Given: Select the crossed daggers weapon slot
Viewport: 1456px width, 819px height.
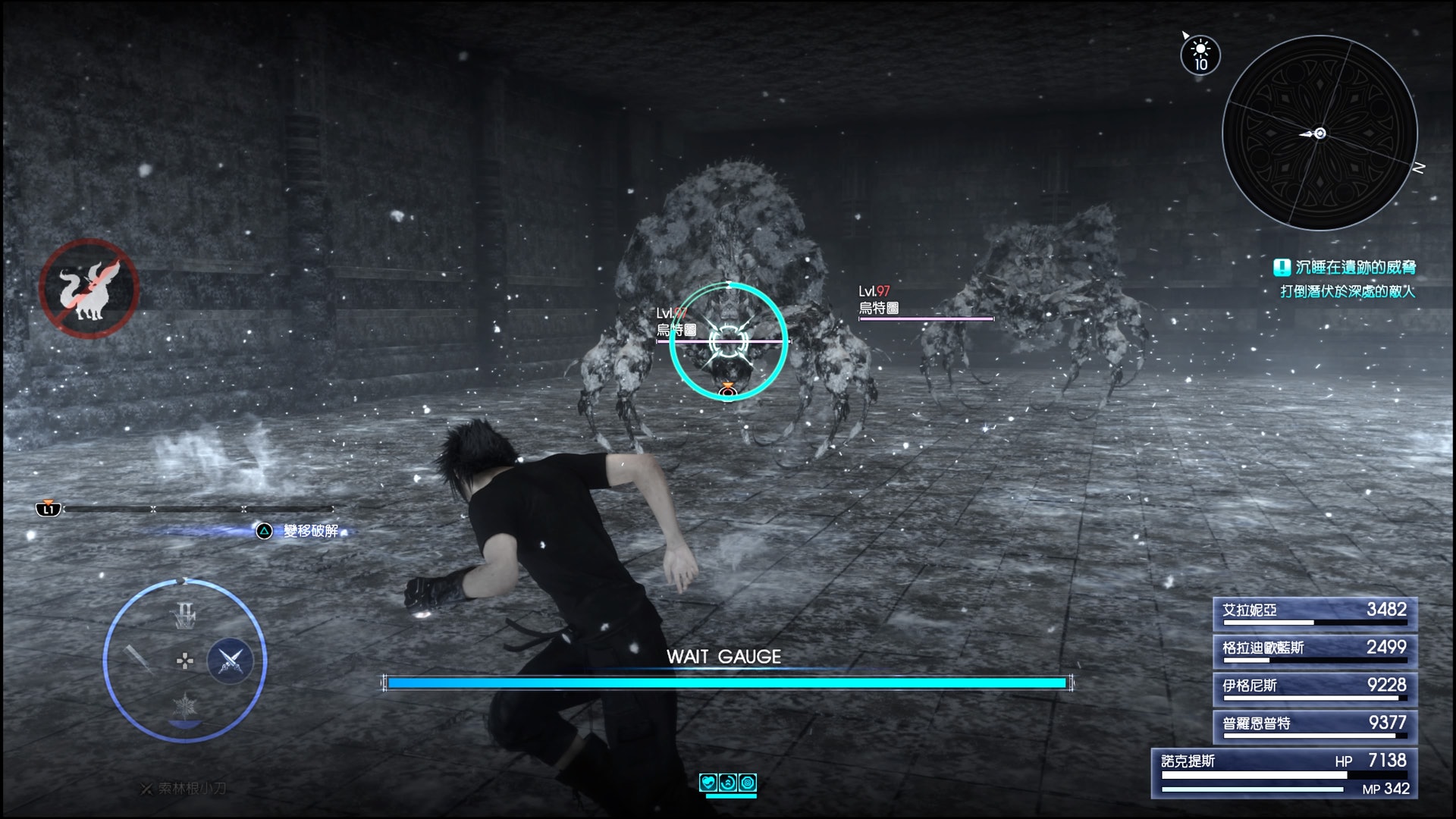Looking at the screenshot, I should pyautogui.click(x=231, y=661).
